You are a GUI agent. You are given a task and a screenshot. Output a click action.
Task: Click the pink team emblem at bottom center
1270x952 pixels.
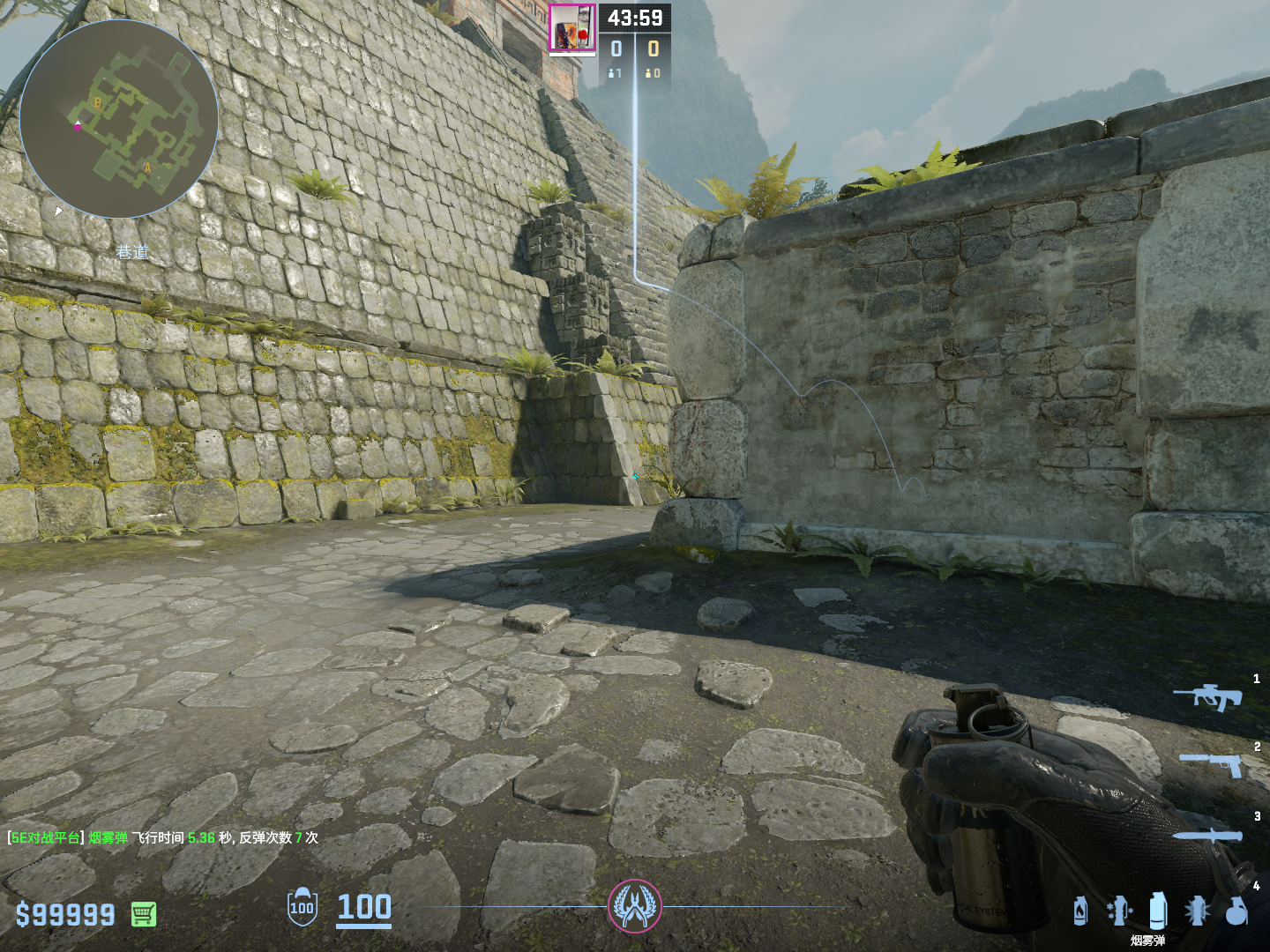tap(634, 906)
